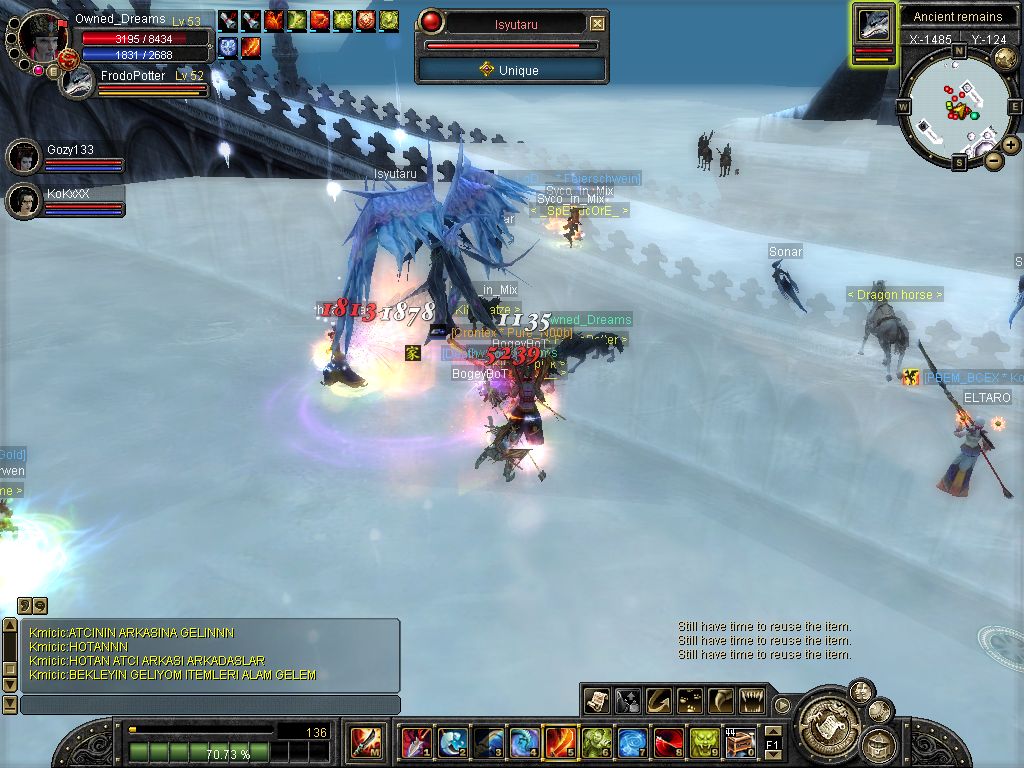The width and height of the screenshot is (1024, 768).
Task: Zoom in the minimap with plus button
Action: pos(1011,145)
